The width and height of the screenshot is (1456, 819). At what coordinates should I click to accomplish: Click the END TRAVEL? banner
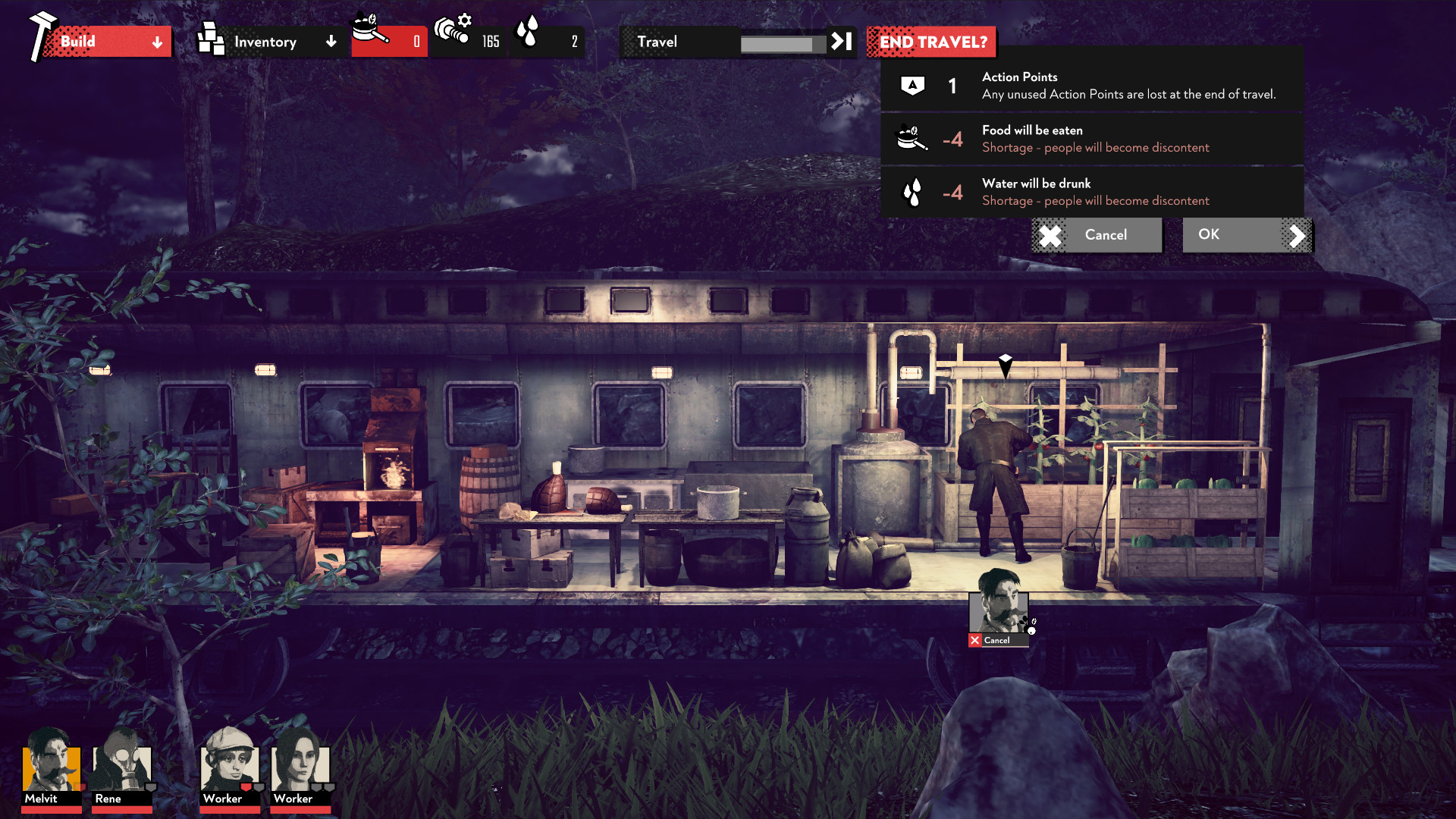point(931,42)
